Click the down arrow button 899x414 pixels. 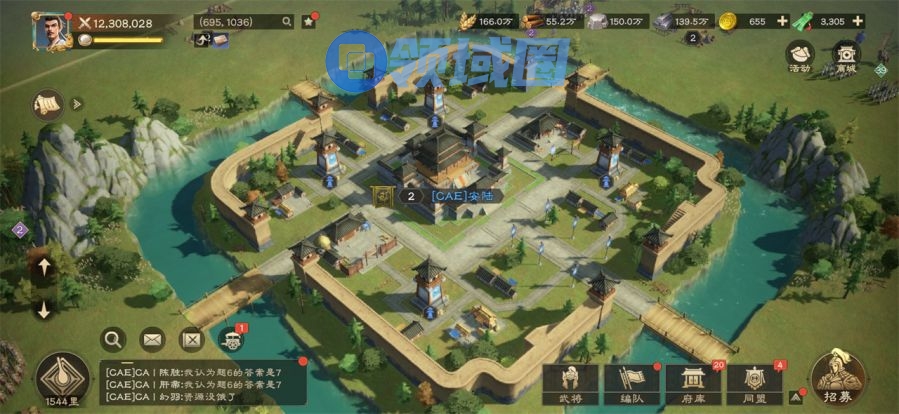(x=43, y=309)
